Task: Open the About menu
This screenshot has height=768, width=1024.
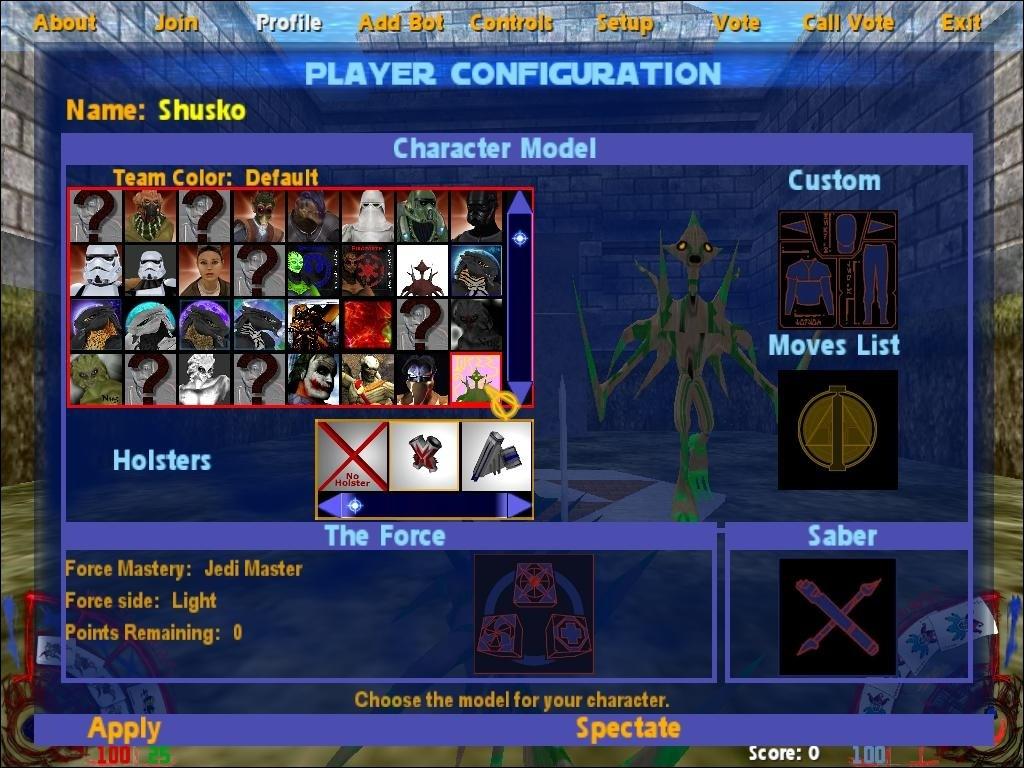Action: click(x=65, y=22)
